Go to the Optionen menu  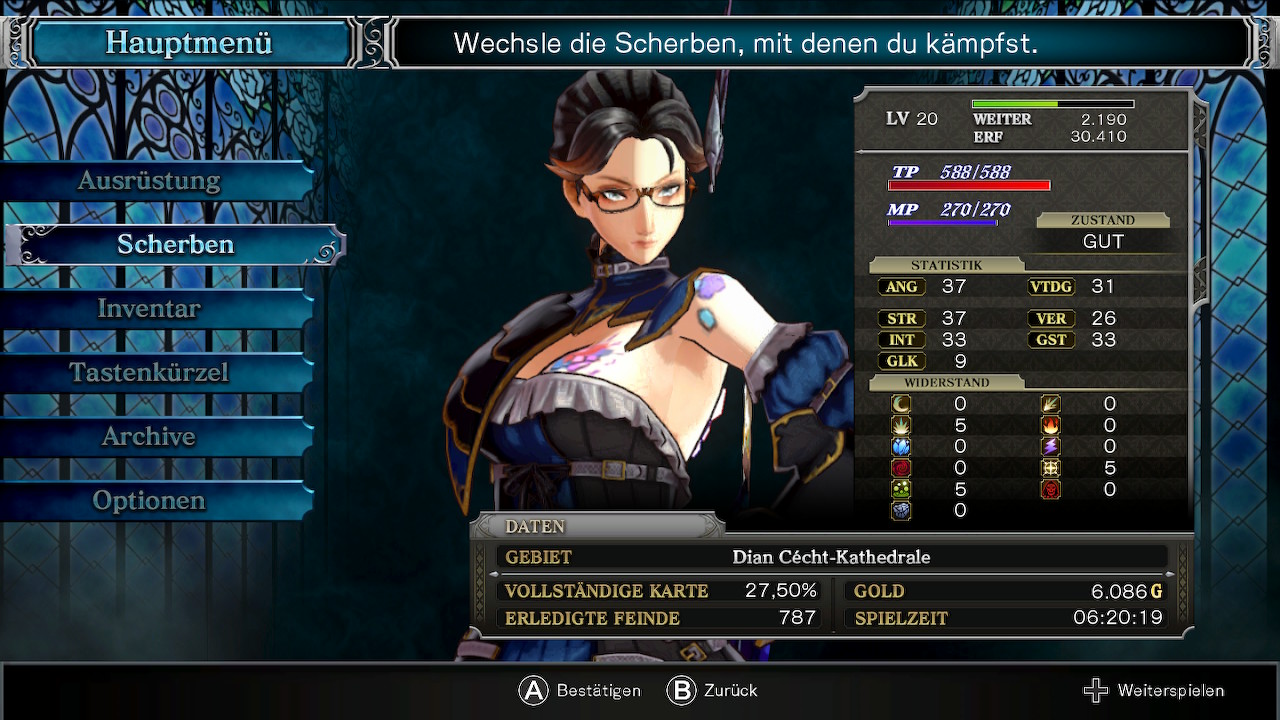(x=150, y=501)
